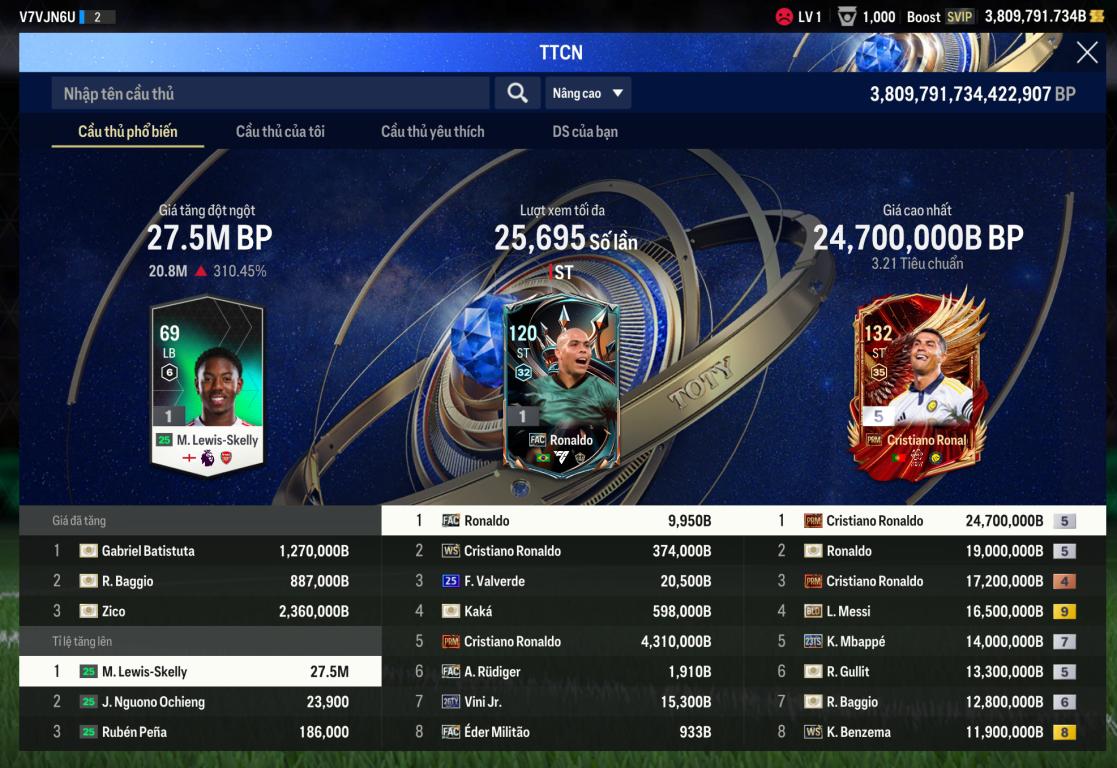This screenshot has width=1117, height=768.
Task: Open the Nâng cao dropdown
Action: click(588, 93)
